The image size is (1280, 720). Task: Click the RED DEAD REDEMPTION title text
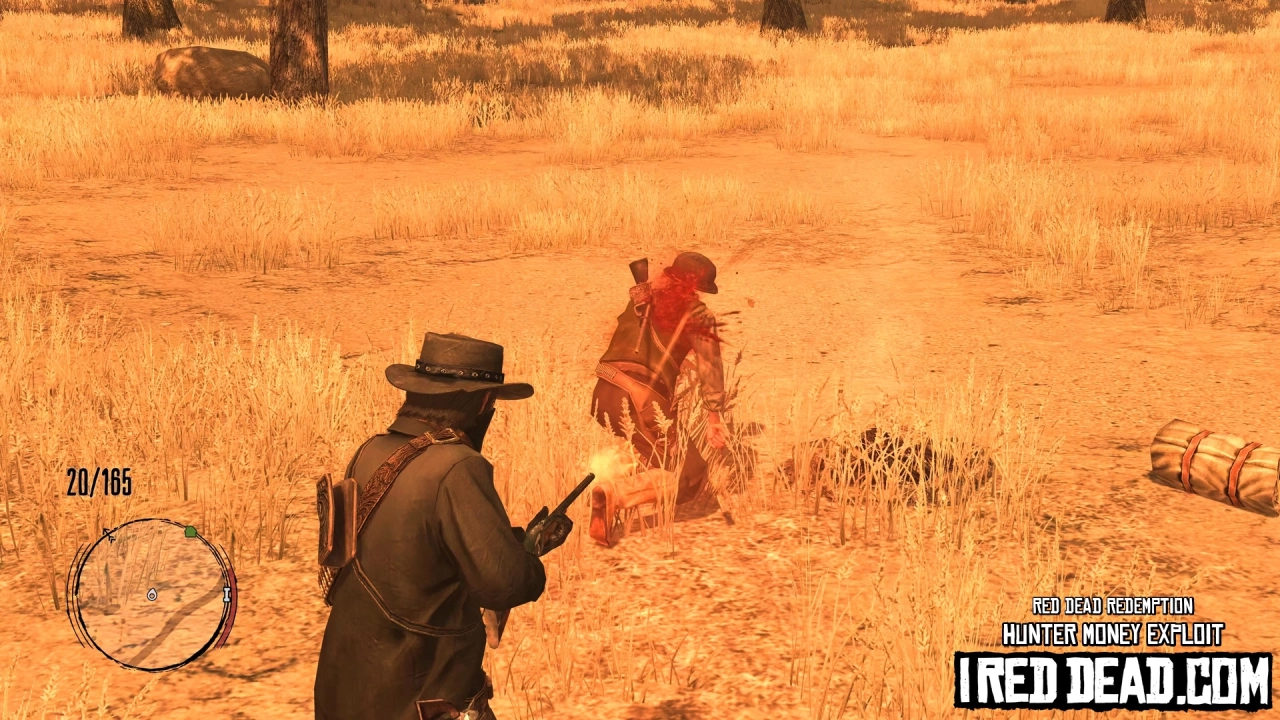(x=1112, y=606)
